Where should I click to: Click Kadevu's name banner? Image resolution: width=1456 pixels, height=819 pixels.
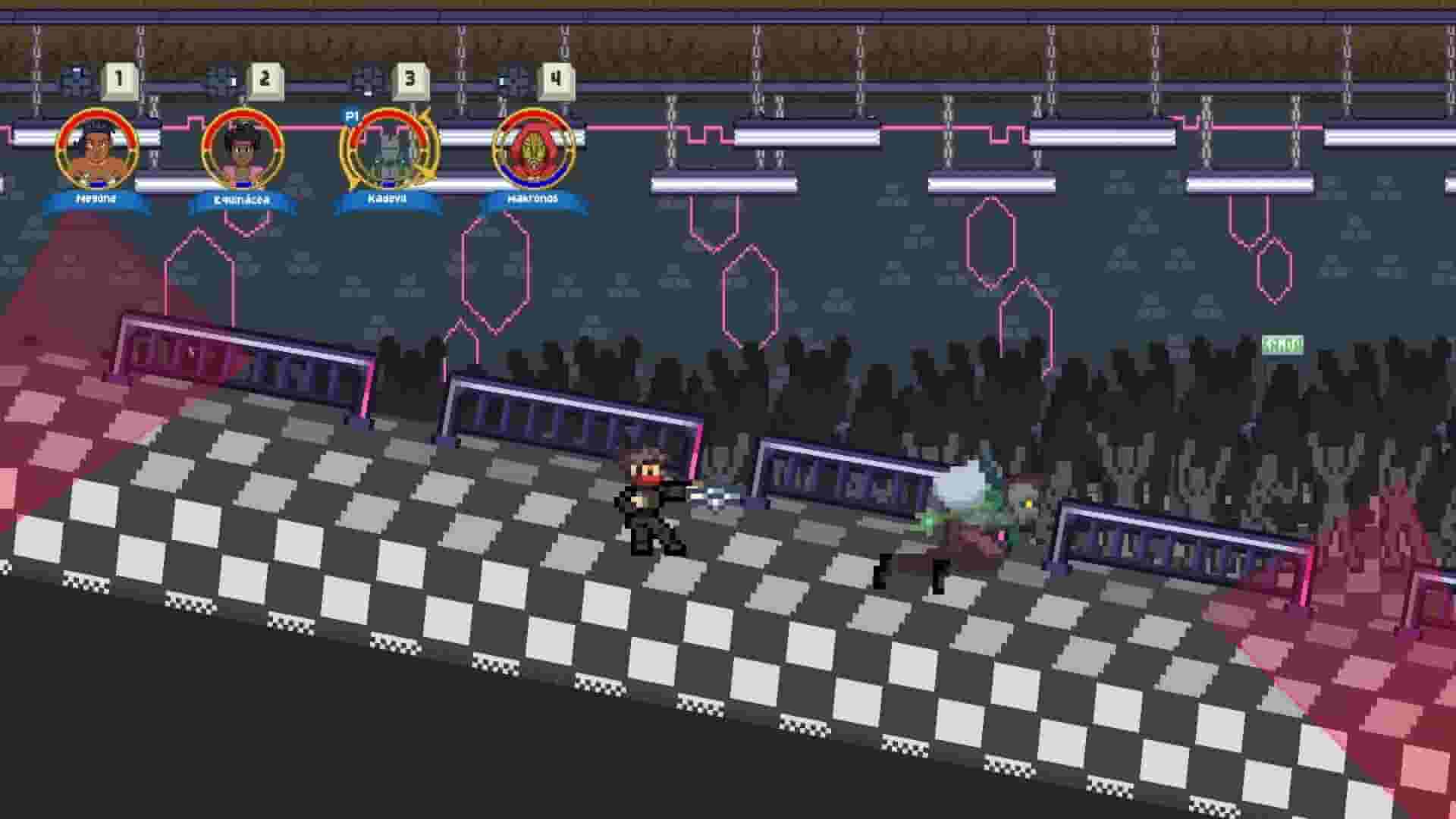(x=387, y=199)
